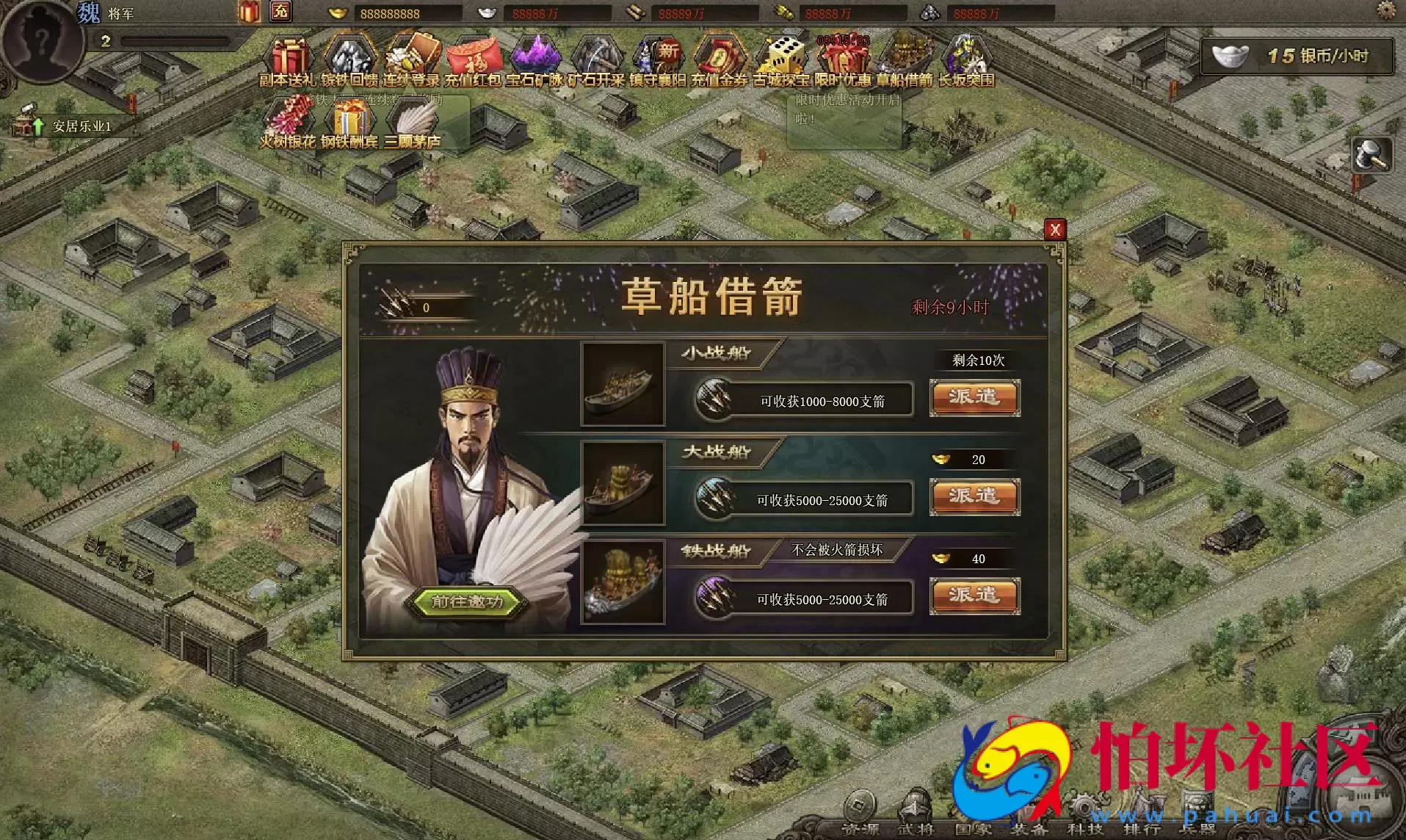Open the 火树银花 fireworks event icon
Image resolution: width=1406 pixels, height=840 pixels.
[291, 117]
